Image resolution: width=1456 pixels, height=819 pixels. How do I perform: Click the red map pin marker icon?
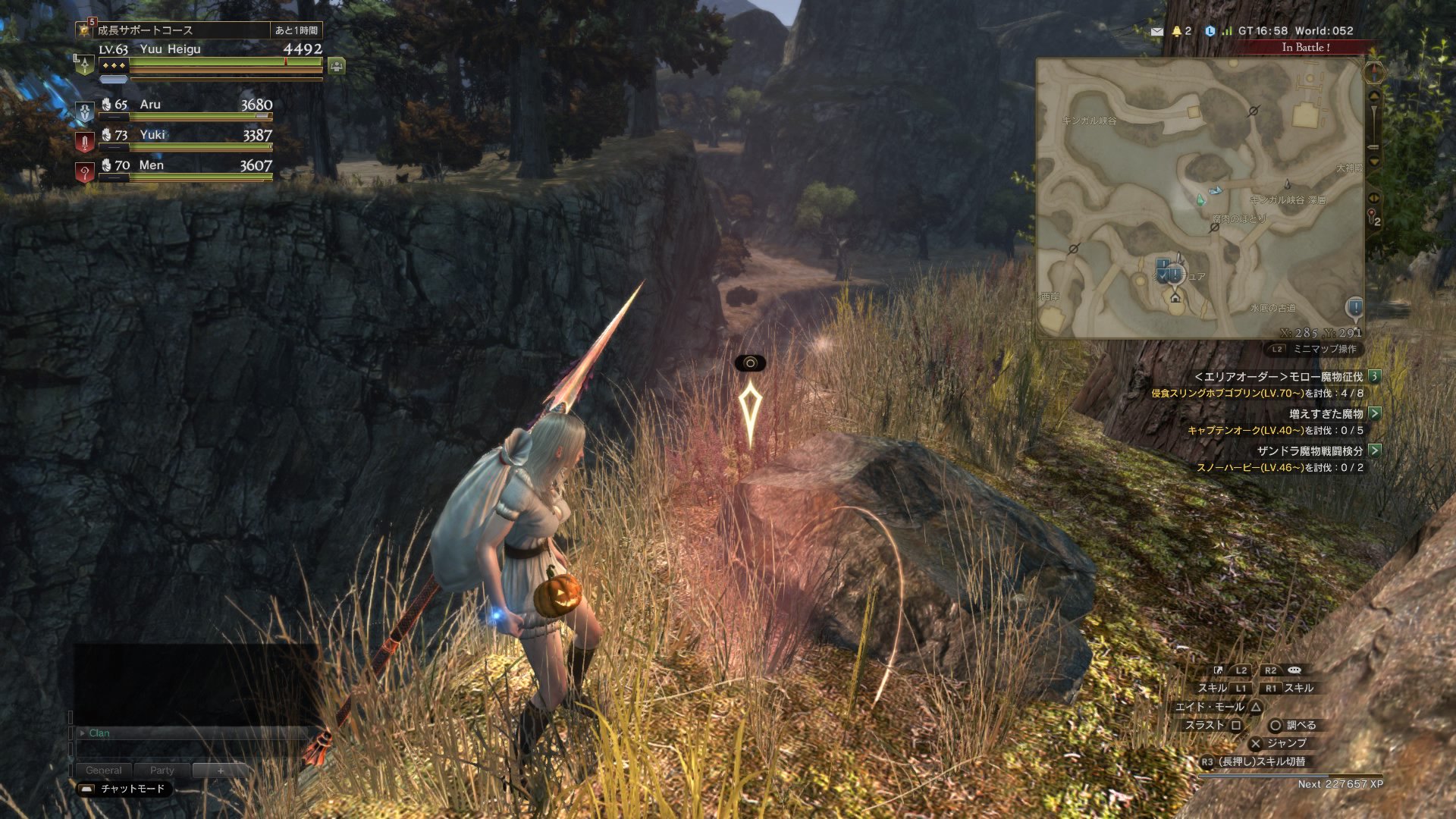coord(1372,217)
